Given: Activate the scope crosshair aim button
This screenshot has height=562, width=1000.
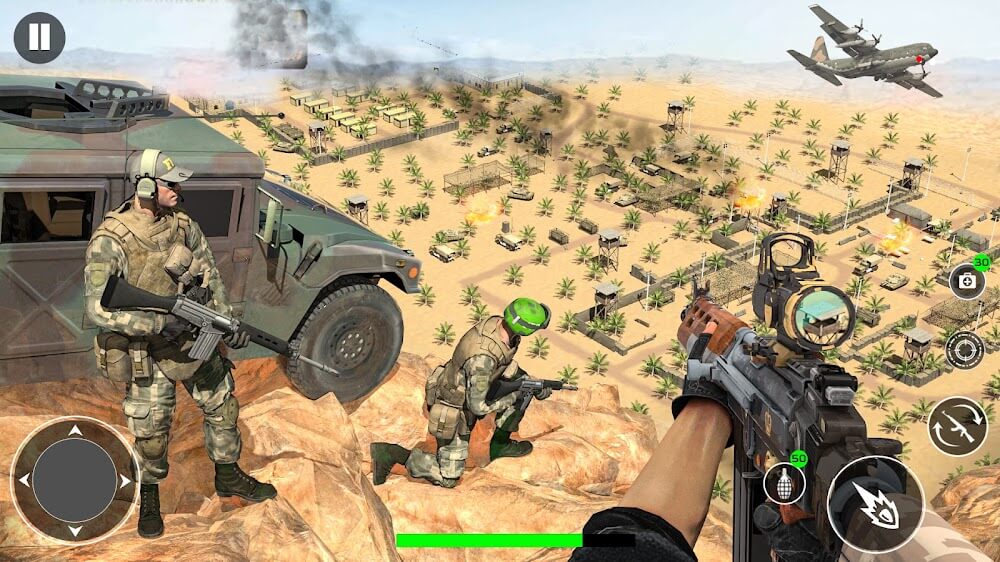Looking at the screenshot, I should (964, 350).
